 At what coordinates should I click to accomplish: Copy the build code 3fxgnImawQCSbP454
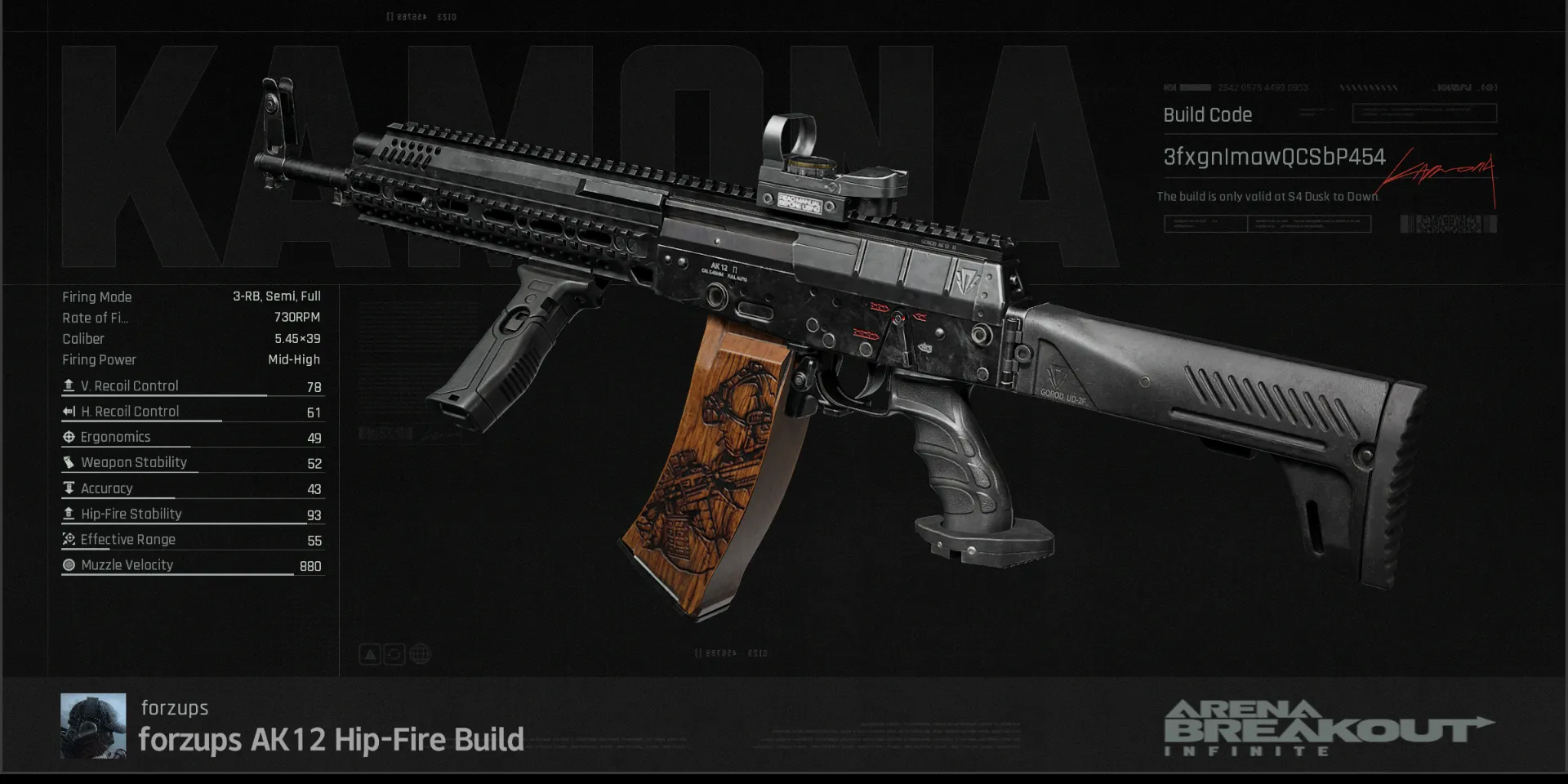[x=1274, y=157]
